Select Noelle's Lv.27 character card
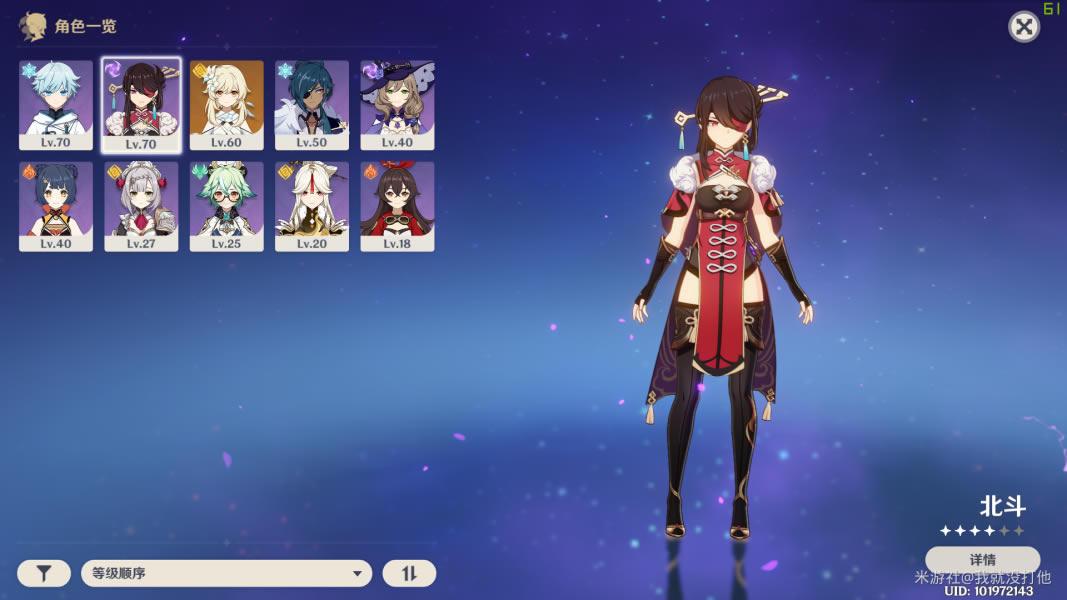 point(141,206)
